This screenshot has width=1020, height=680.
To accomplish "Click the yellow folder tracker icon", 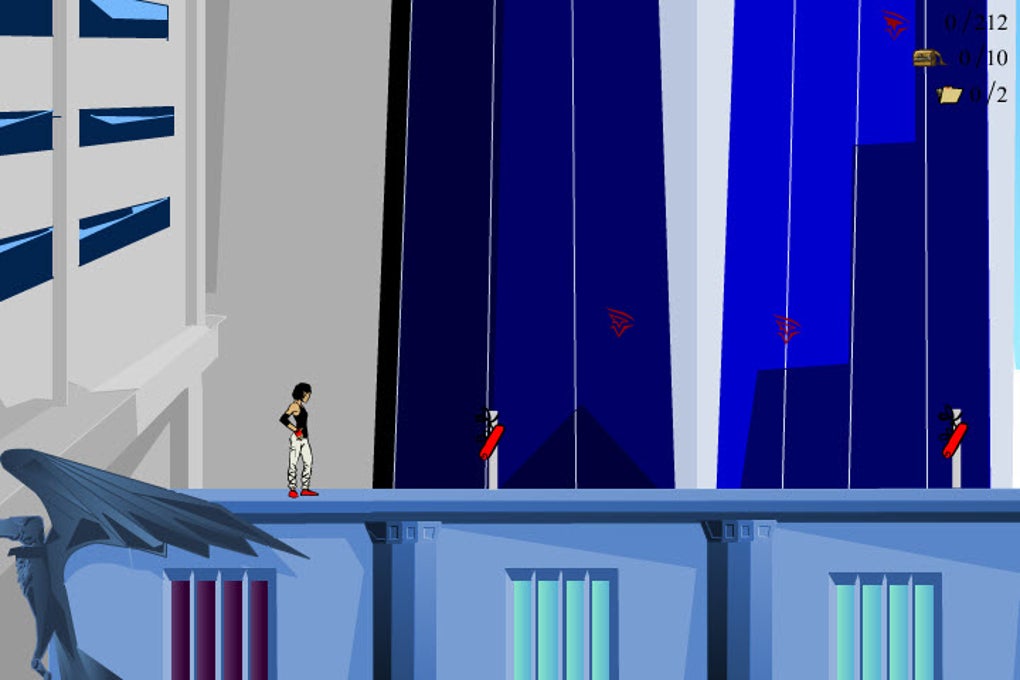I will pos(949,94).
